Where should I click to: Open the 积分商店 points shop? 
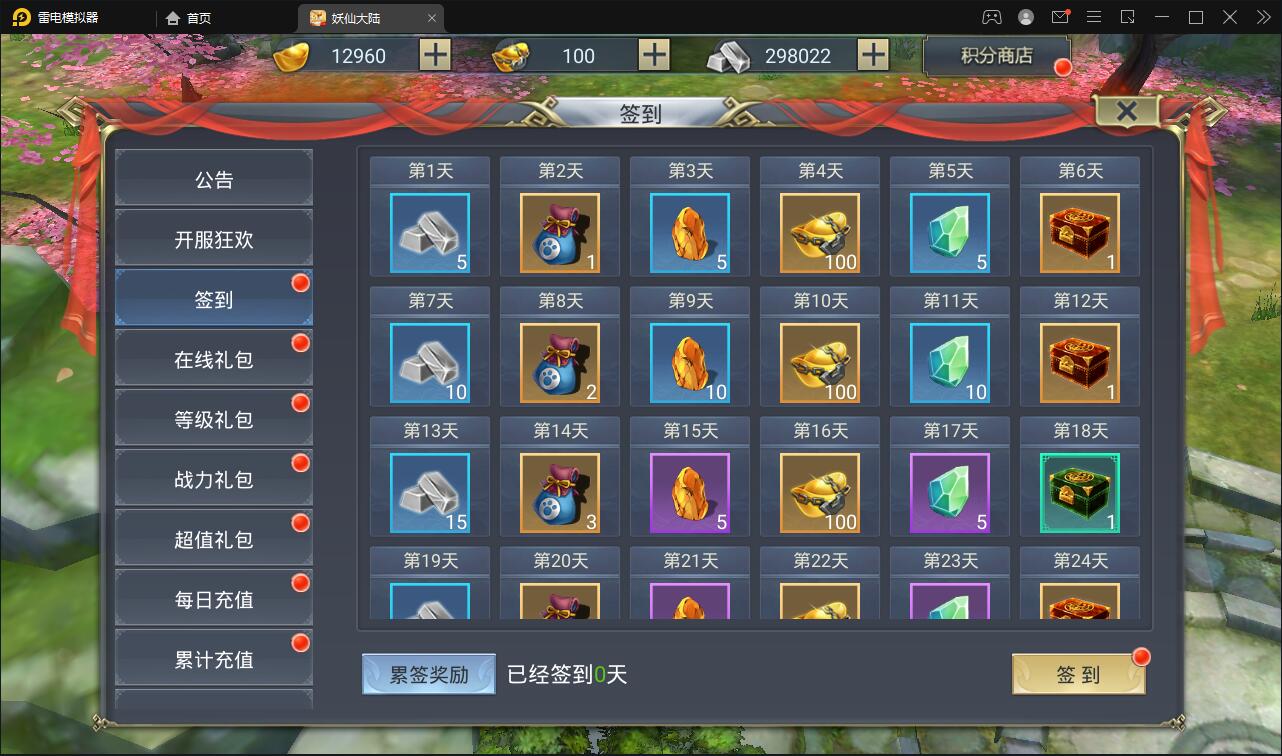[996, 55]
